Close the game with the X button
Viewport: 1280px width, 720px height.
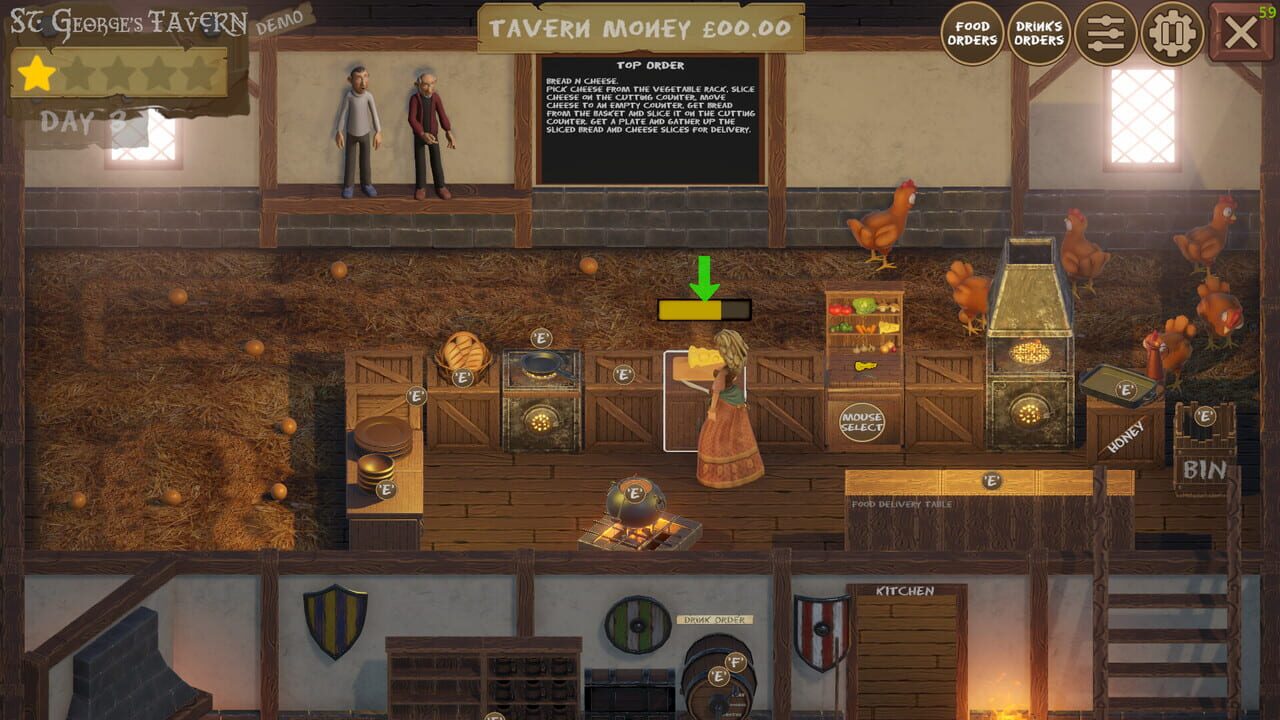(1240, 30)
